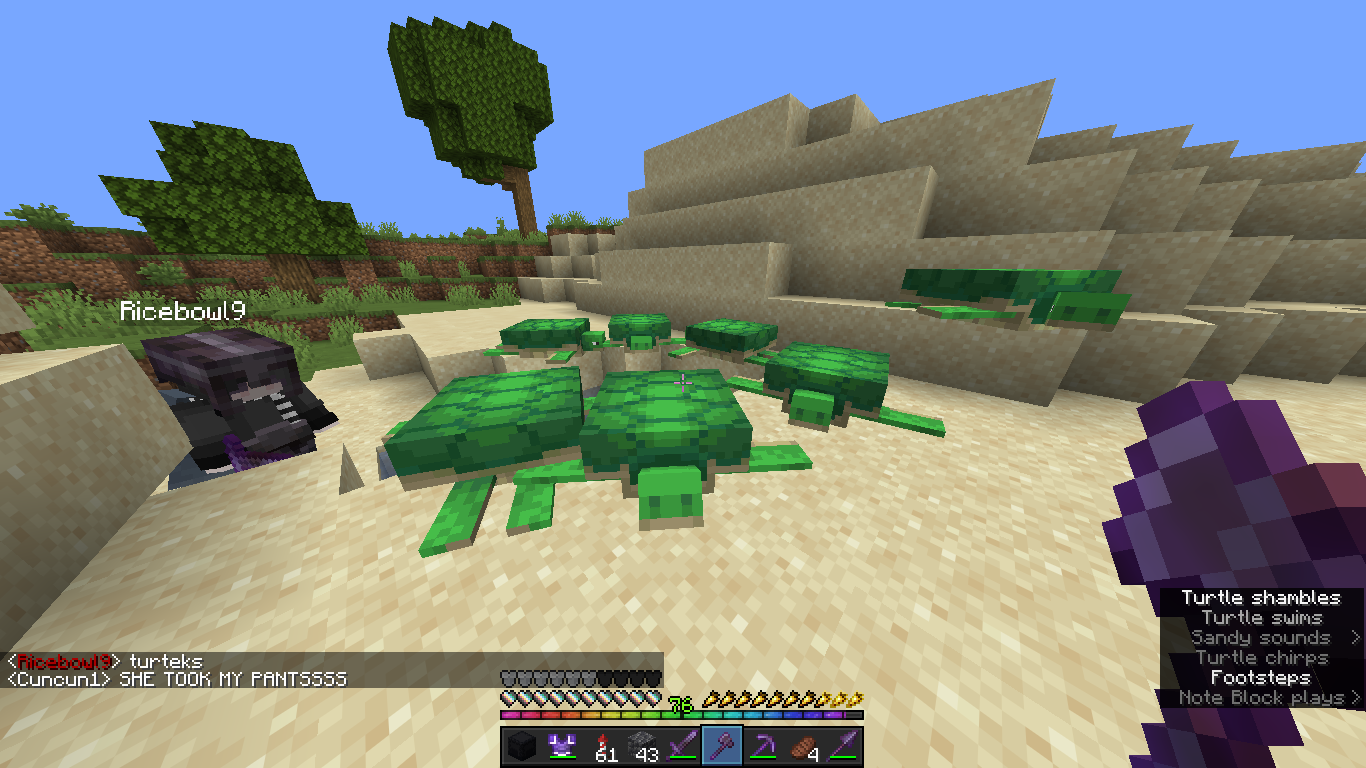
Task: Select the black block hotbar slot
Action: (521, 746)
